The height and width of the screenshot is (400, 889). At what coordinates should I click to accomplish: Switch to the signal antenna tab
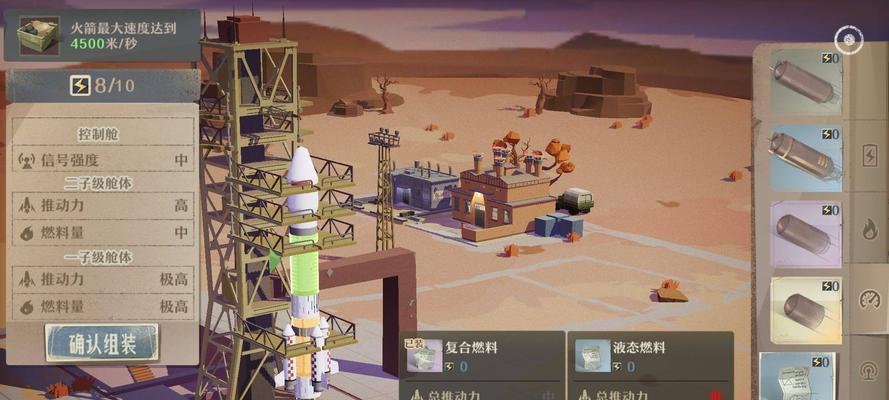[868, 370]
